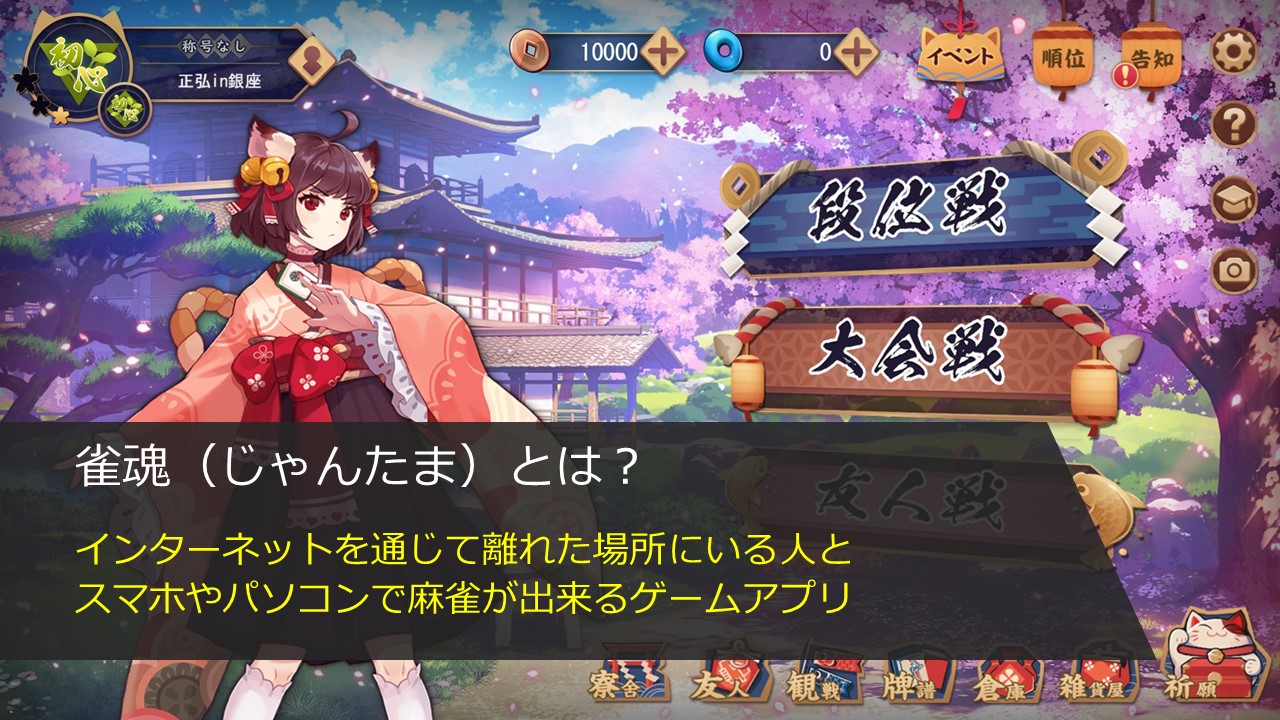The width and height of the screenshot is (1280, 720).
Task: Open the 牌譜 game records
Action: pos(910,682)
